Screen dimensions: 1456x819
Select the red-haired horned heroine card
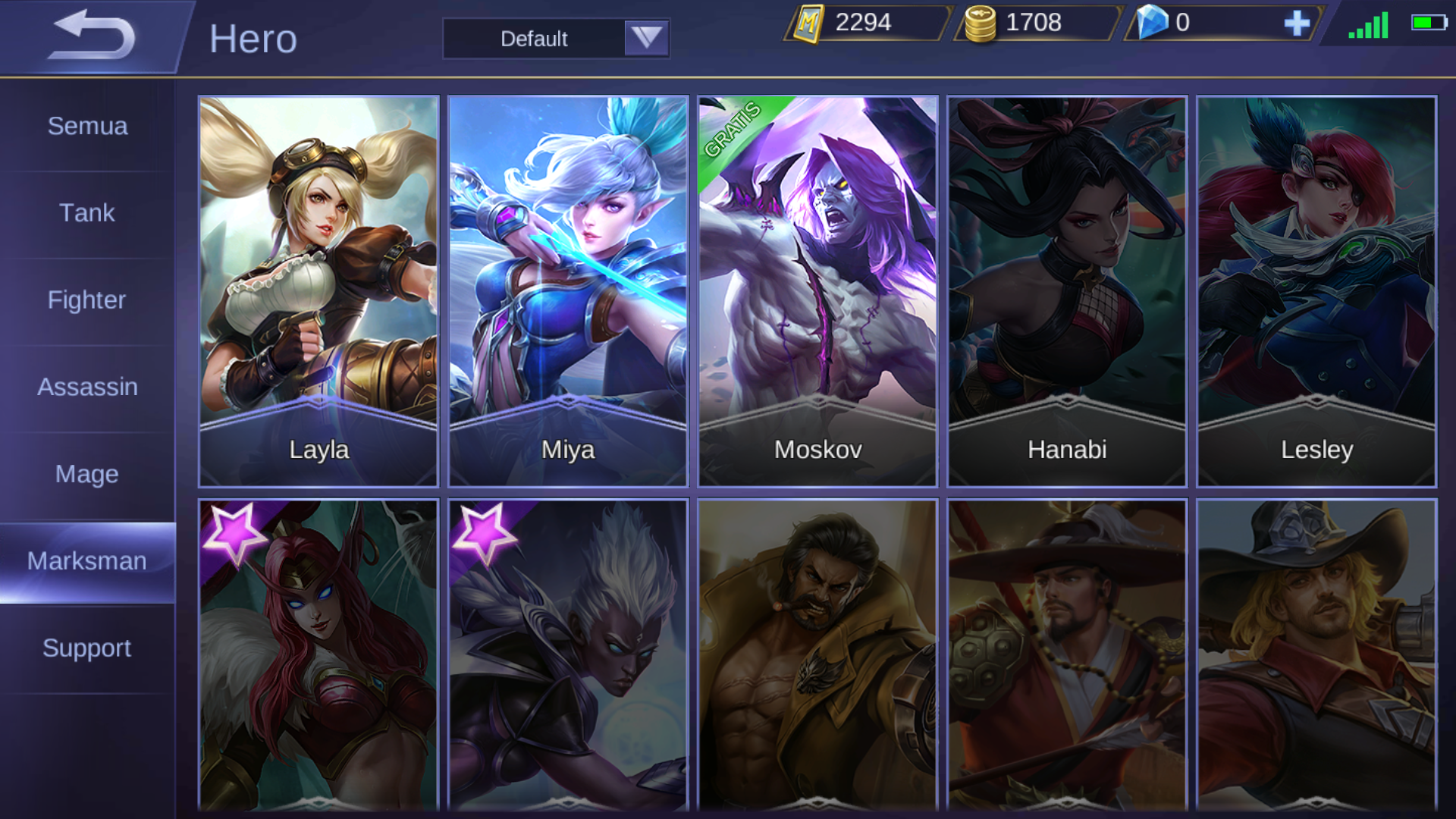(x=318, y=656)
